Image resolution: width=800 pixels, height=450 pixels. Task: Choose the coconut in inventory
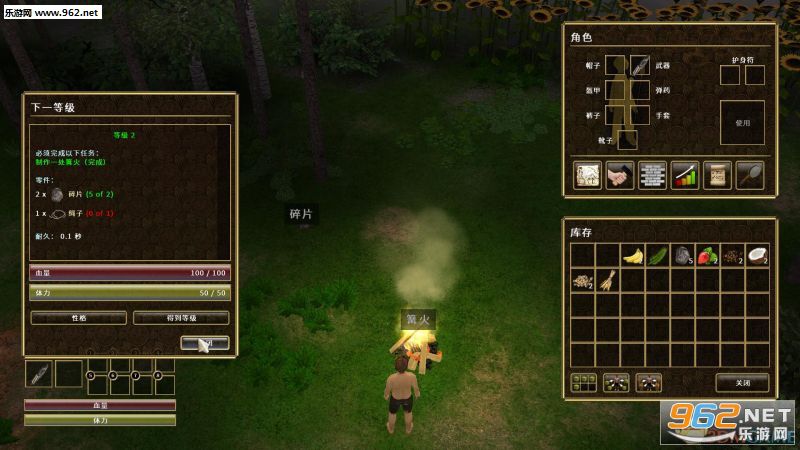pos(756,255)
